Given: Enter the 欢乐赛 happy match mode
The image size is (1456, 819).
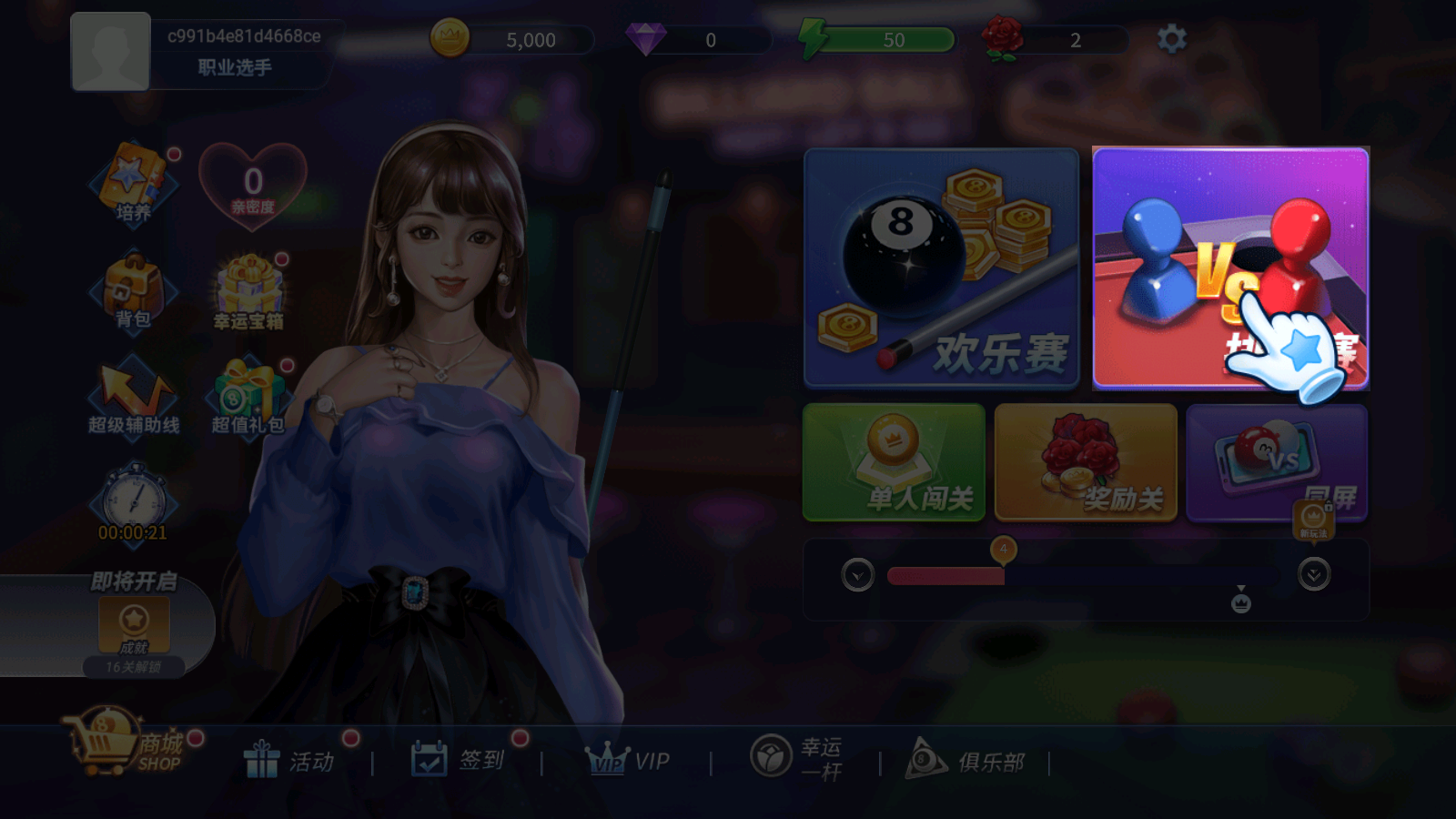Looking at the screenshot, I should (941, 270).
